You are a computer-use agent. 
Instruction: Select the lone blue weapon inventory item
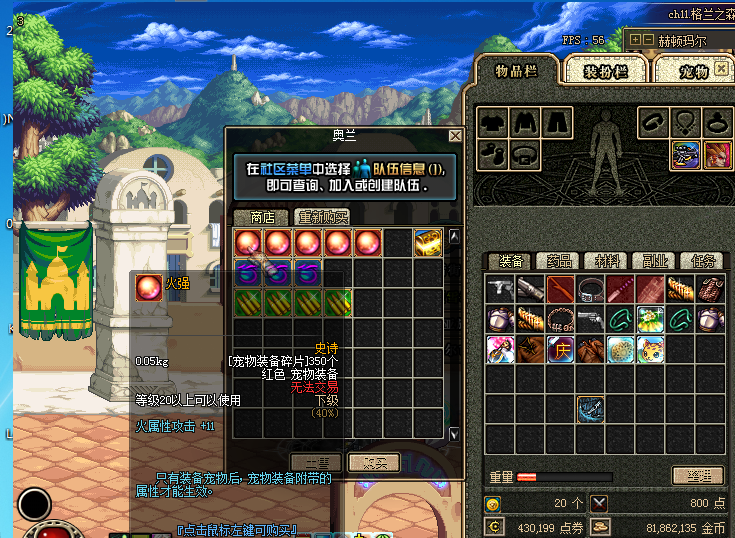click(x=591, y=409)
